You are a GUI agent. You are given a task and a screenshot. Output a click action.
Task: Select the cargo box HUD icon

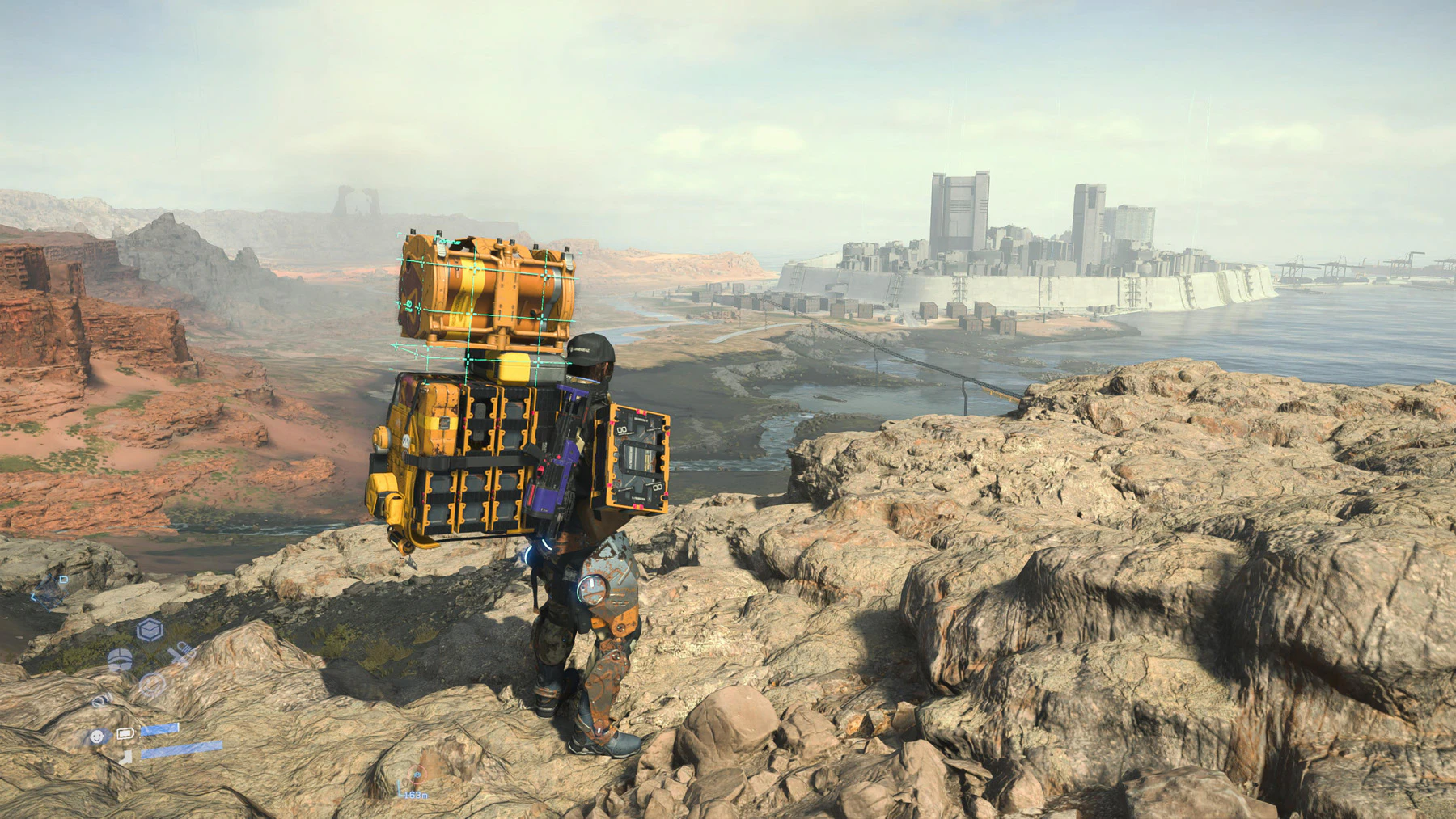tap(150, 629)
